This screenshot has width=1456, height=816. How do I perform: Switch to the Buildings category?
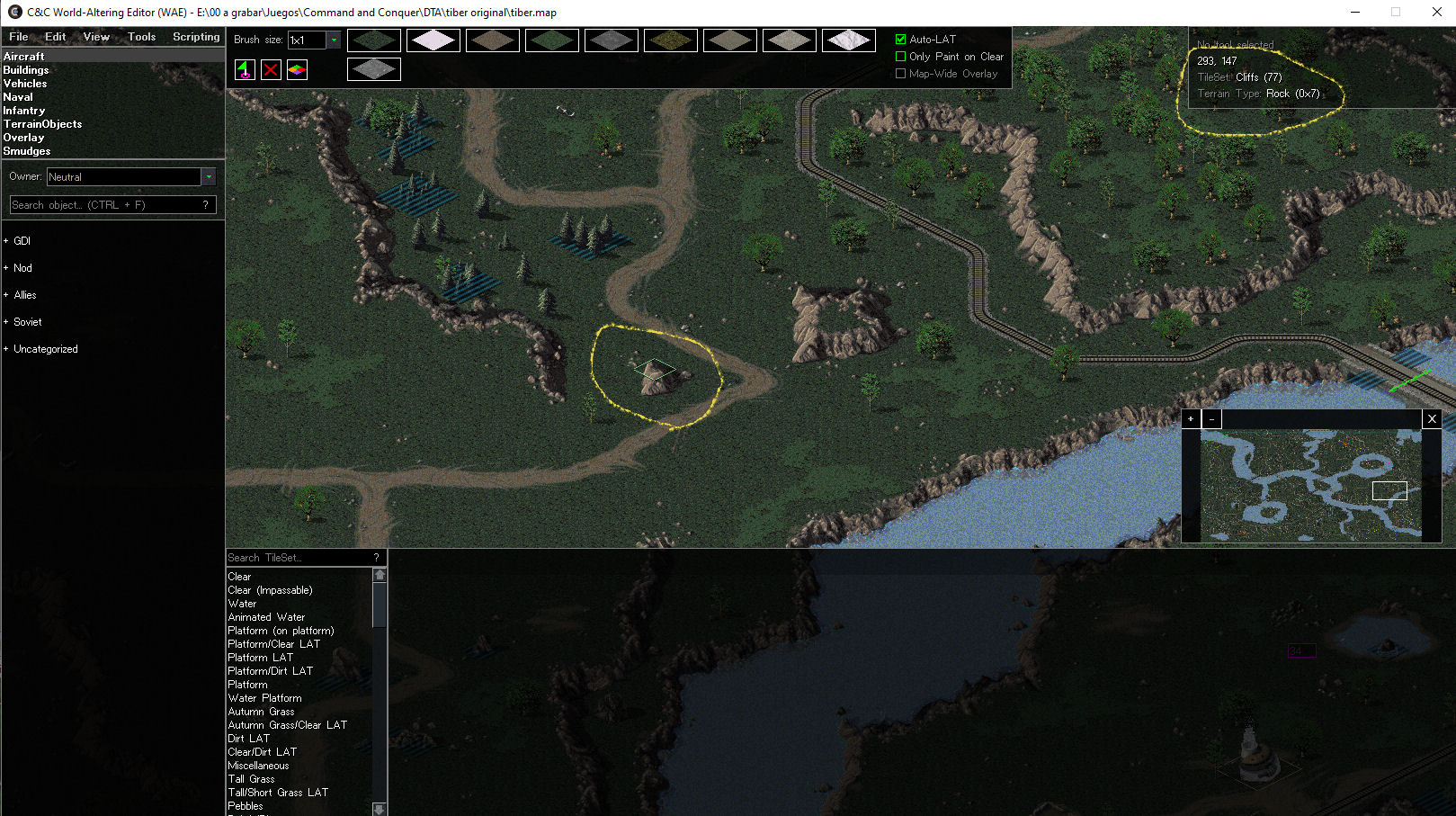coord(26,70)
